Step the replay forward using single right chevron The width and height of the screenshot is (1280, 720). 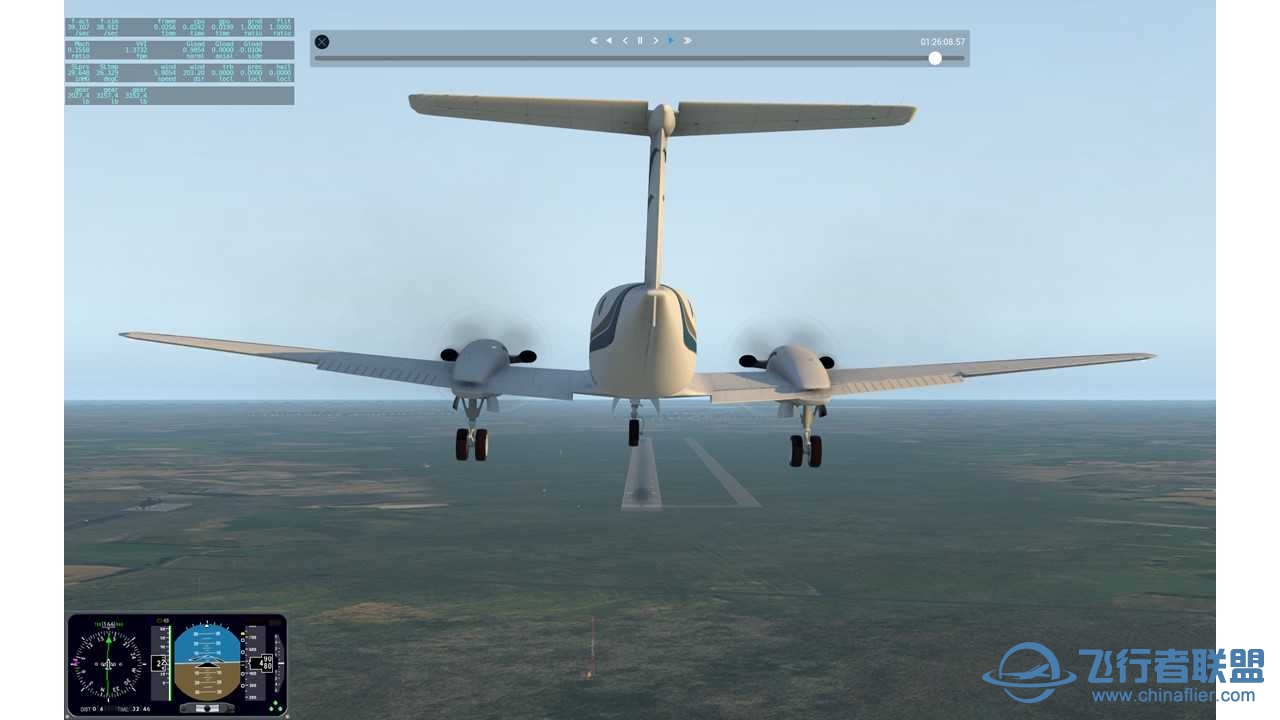pos(656,41)
